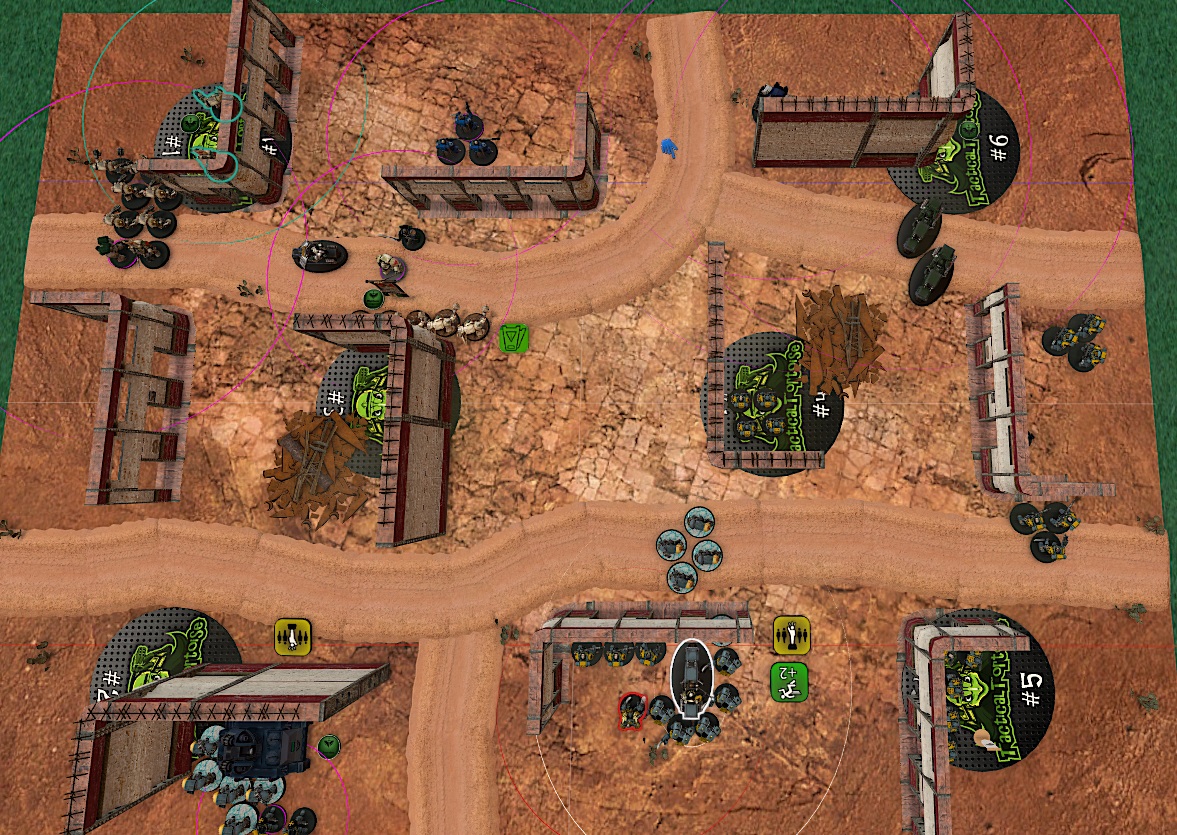Select the yellow squad token above the +2 marker
This screenshot has height=835, width=1177.
pyautogui.click(x=791, y=634)
